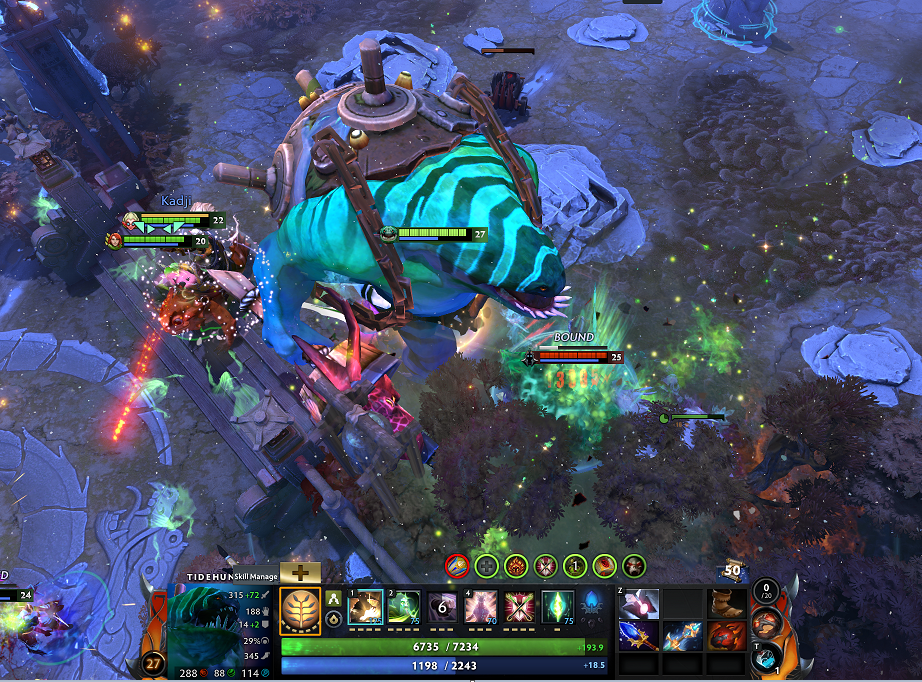Activate the pink ability in slot 4
922x682 pixels.
click(x=482, y=607)
